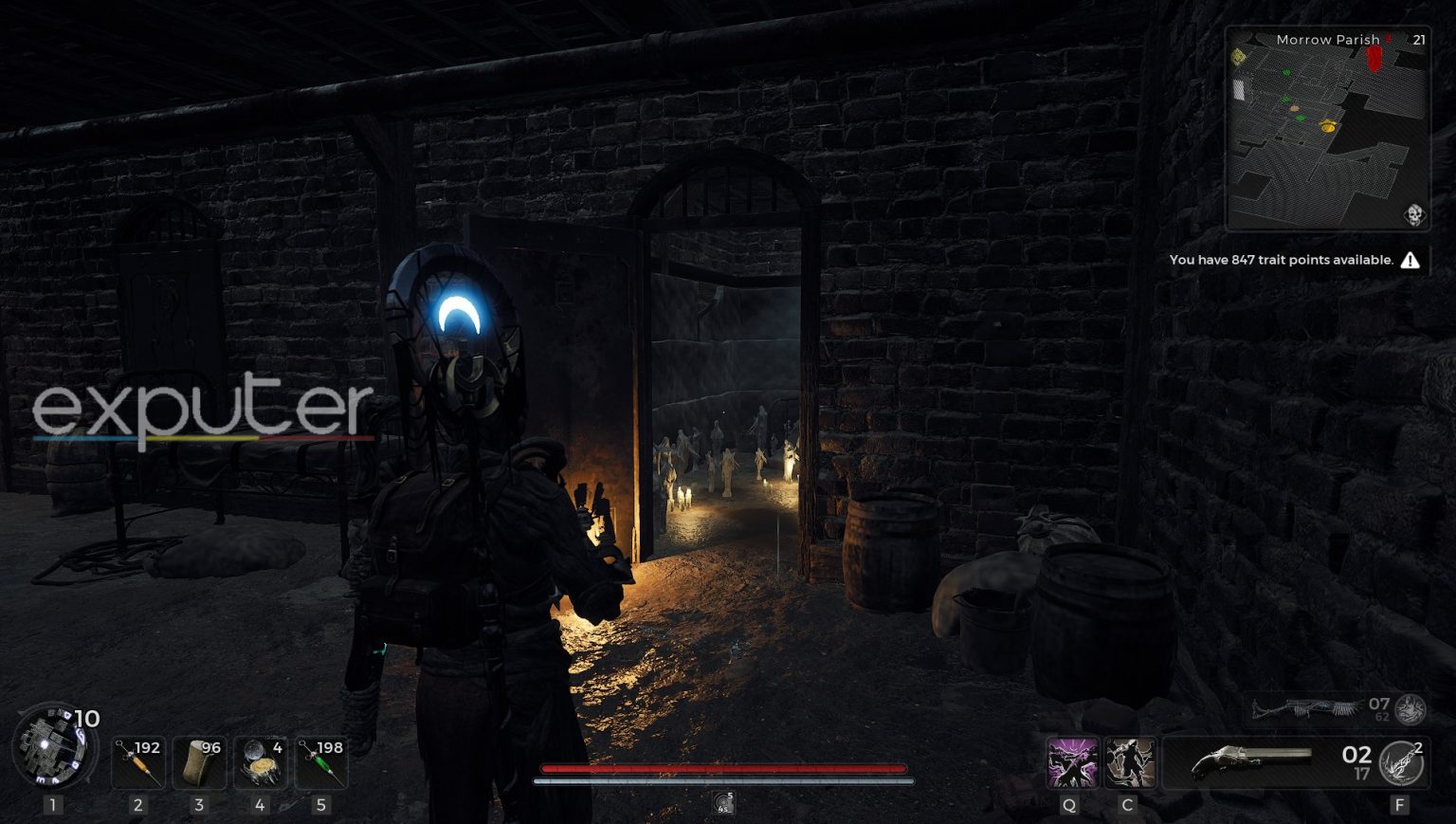Click the warning triangle beside trait points message
Viewport: 1456px width, 824px height.
click(1410, 260)
